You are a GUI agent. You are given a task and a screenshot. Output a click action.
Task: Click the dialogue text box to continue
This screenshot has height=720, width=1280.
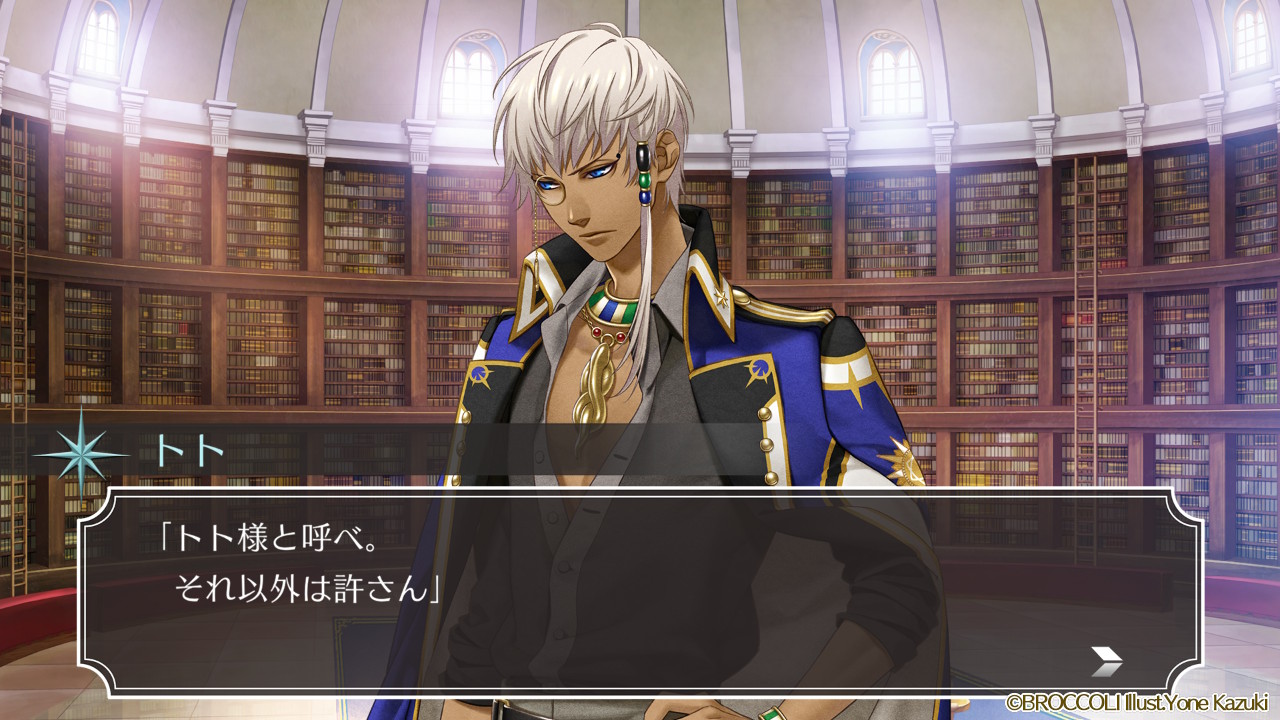(640, 590)
